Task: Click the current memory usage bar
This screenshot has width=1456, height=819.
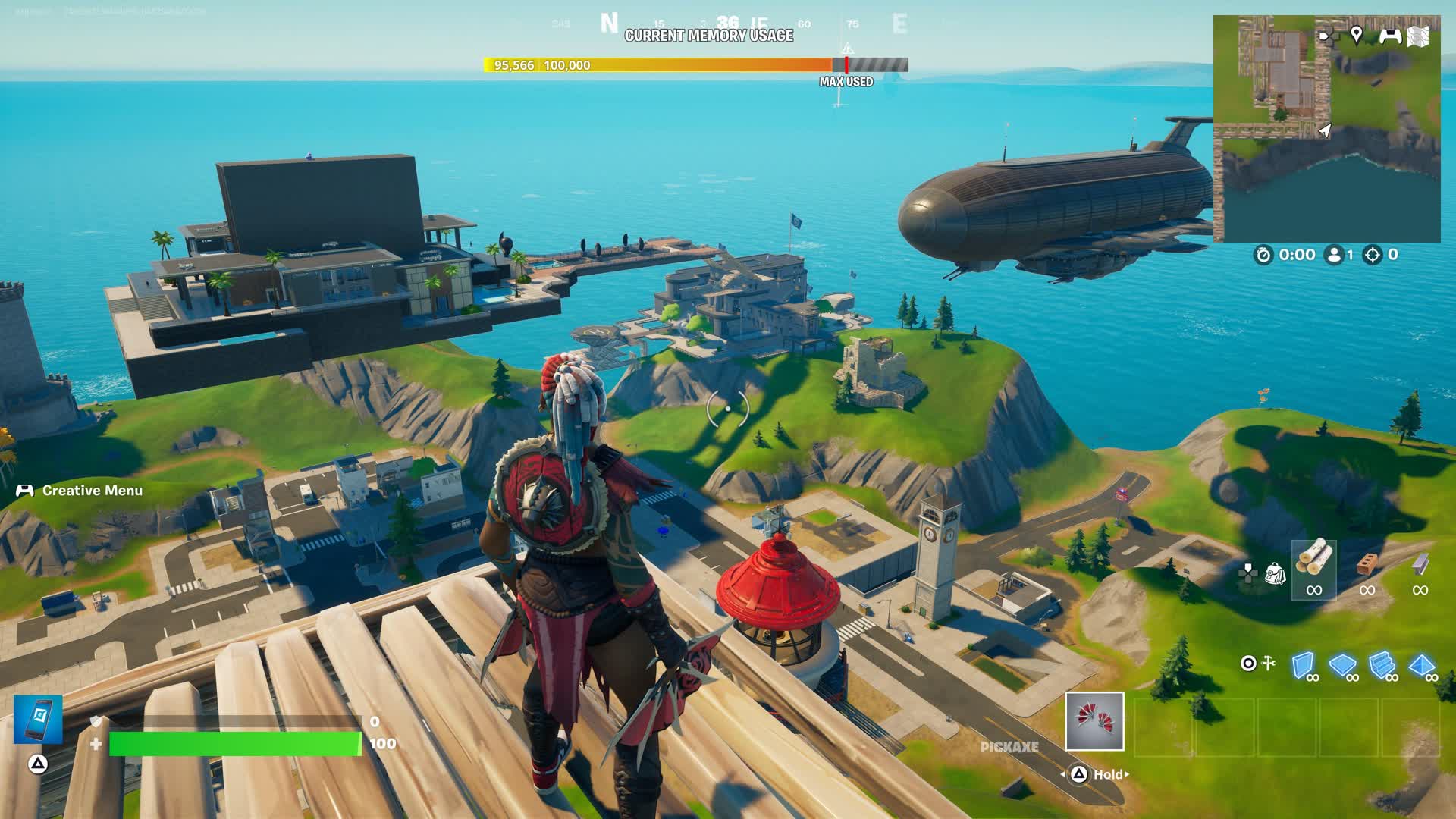Action: (695, 65)
